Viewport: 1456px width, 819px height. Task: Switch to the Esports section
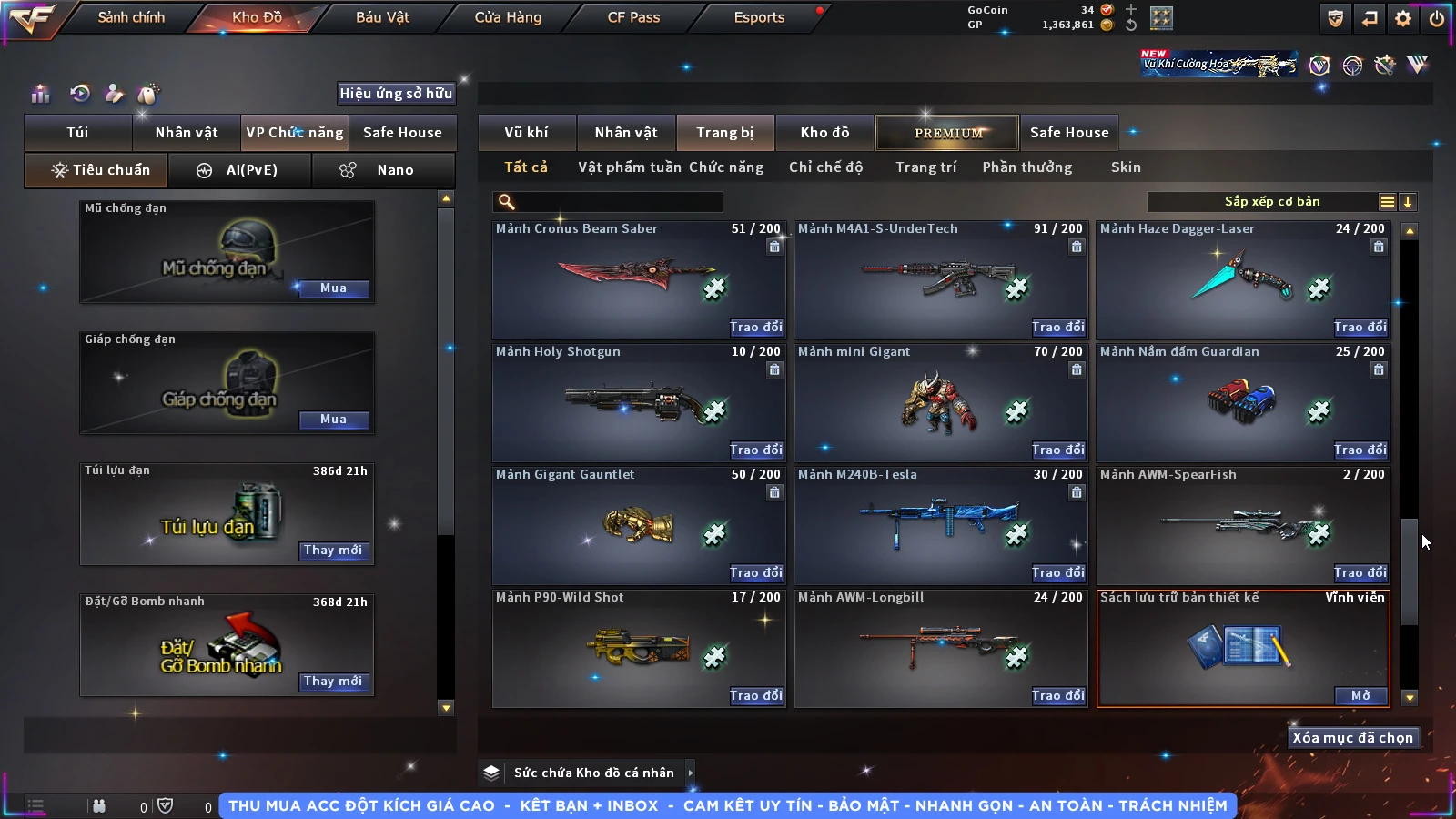[x=759, y=17]
